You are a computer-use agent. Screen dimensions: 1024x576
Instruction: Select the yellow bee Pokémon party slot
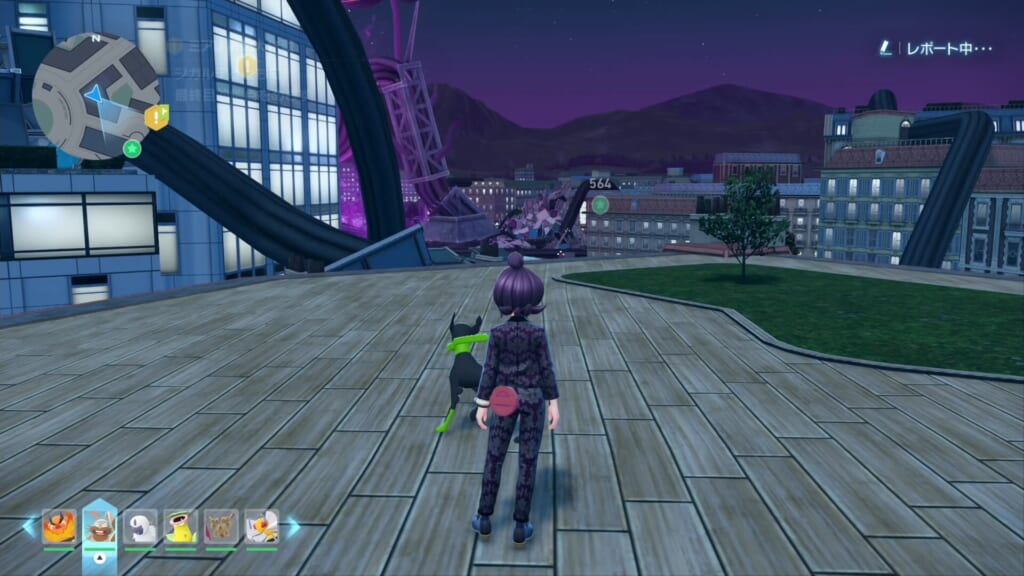[262, 526]
